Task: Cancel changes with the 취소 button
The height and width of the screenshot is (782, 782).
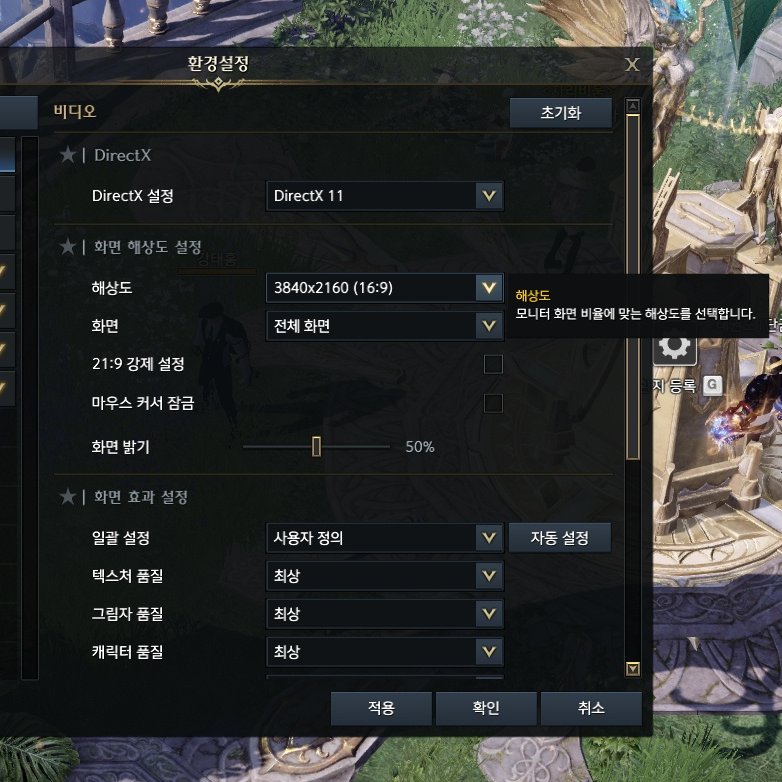Action: tap(590, 708)
